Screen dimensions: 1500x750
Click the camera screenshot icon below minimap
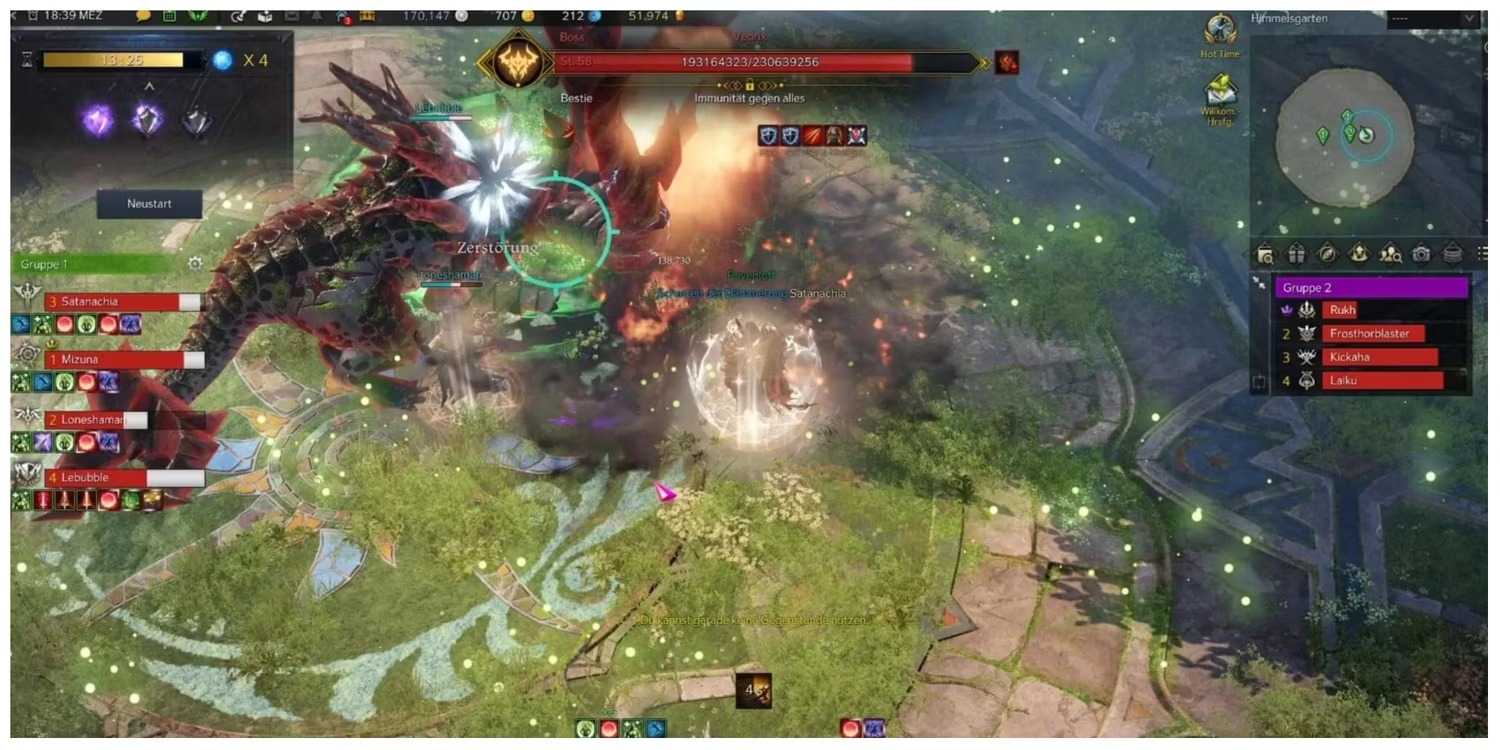[1421, 253]
